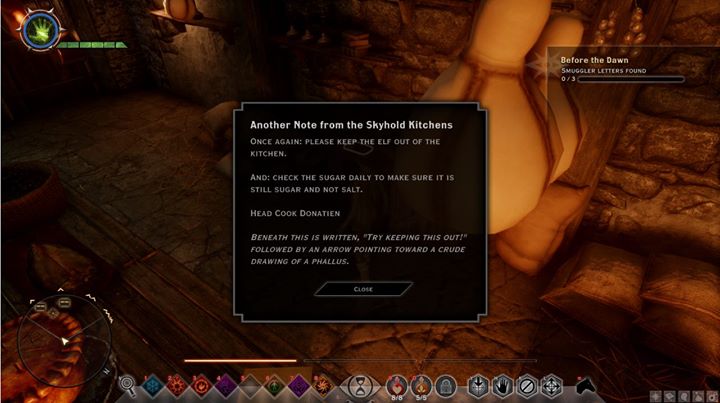Image resolution: width=720 pixels, height=403 pixels.
Task: Select the hourglass tactical icon
Action: click(x=359, y=384)
